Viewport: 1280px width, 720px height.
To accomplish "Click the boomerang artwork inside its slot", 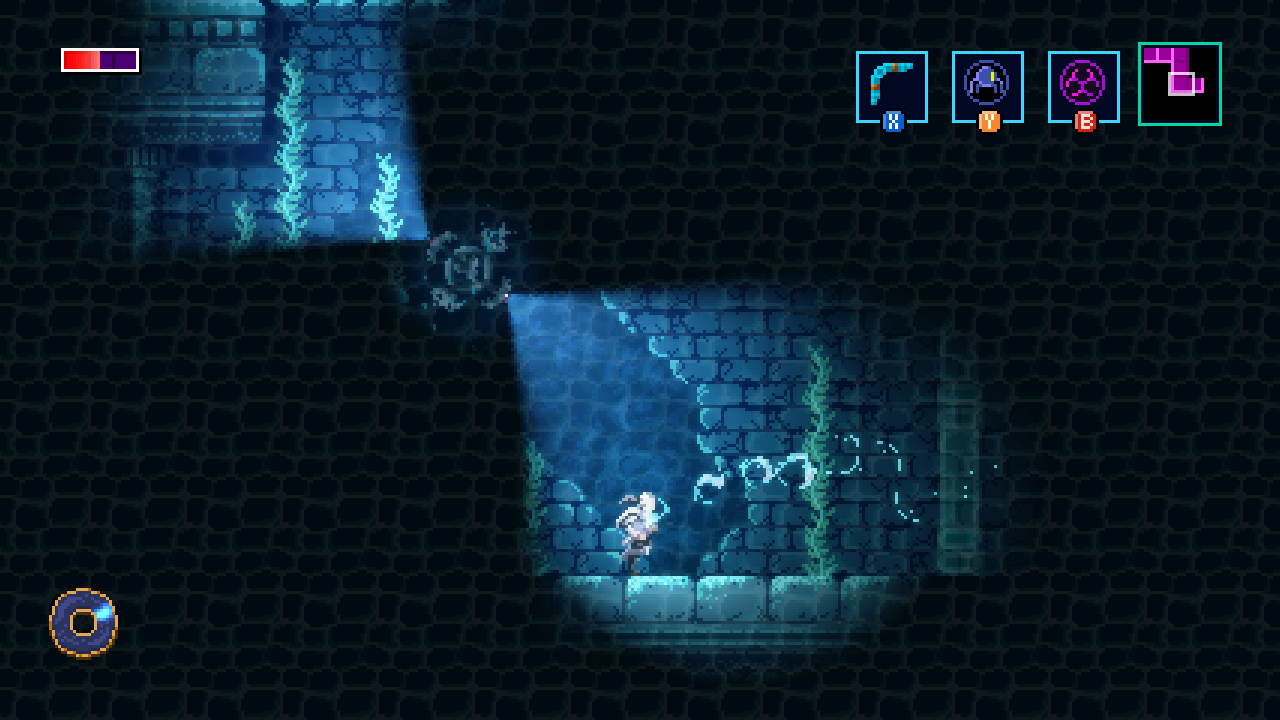I will point(893,80).
